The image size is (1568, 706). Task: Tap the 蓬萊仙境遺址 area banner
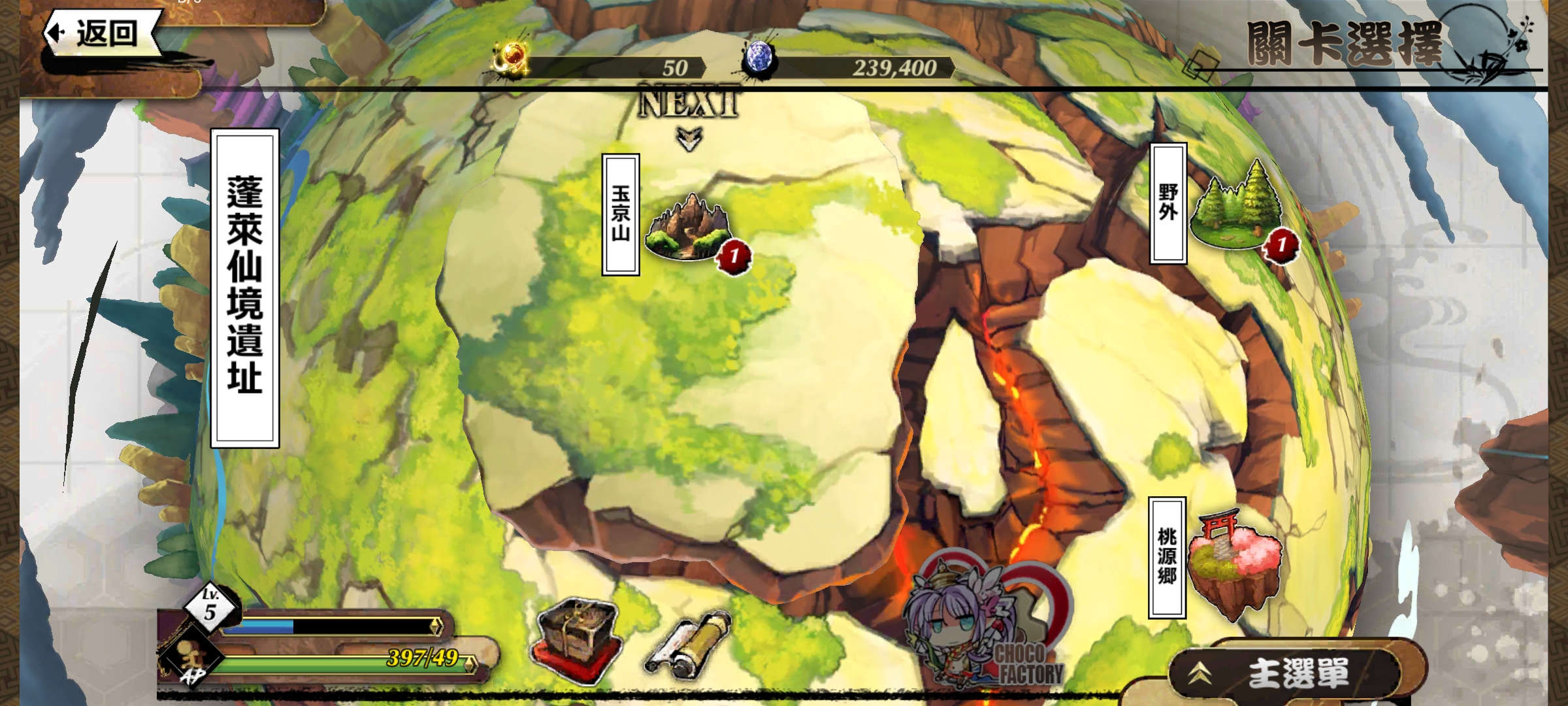coord(245,288)
